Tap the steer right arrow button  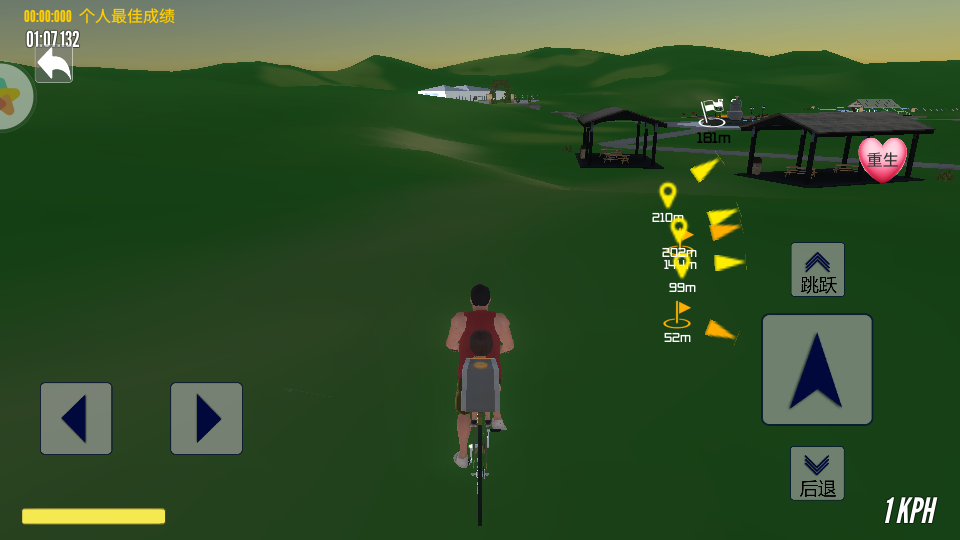[206, 418]
